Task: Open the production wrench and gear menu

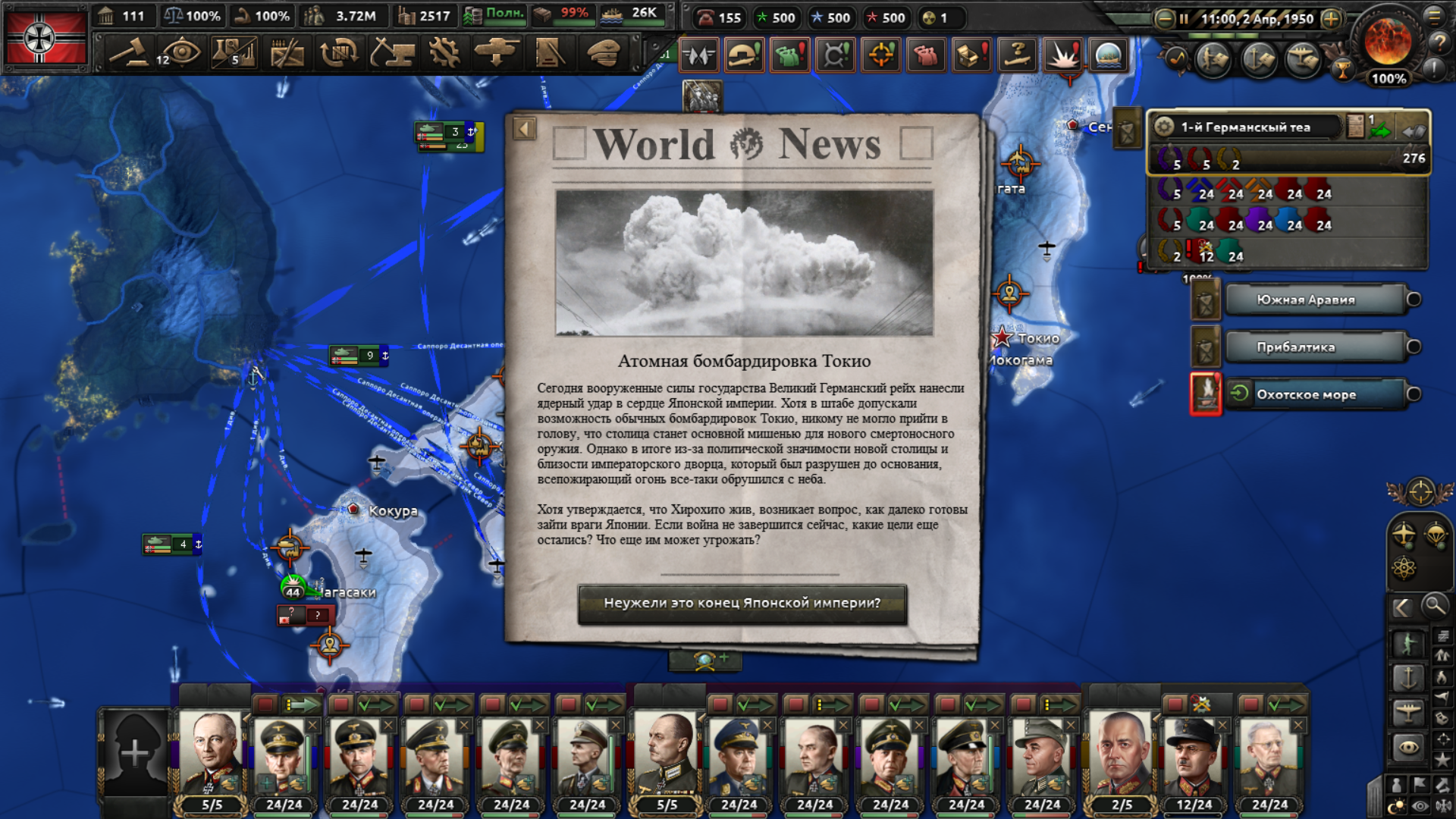Action: click(x=444, y=53)
